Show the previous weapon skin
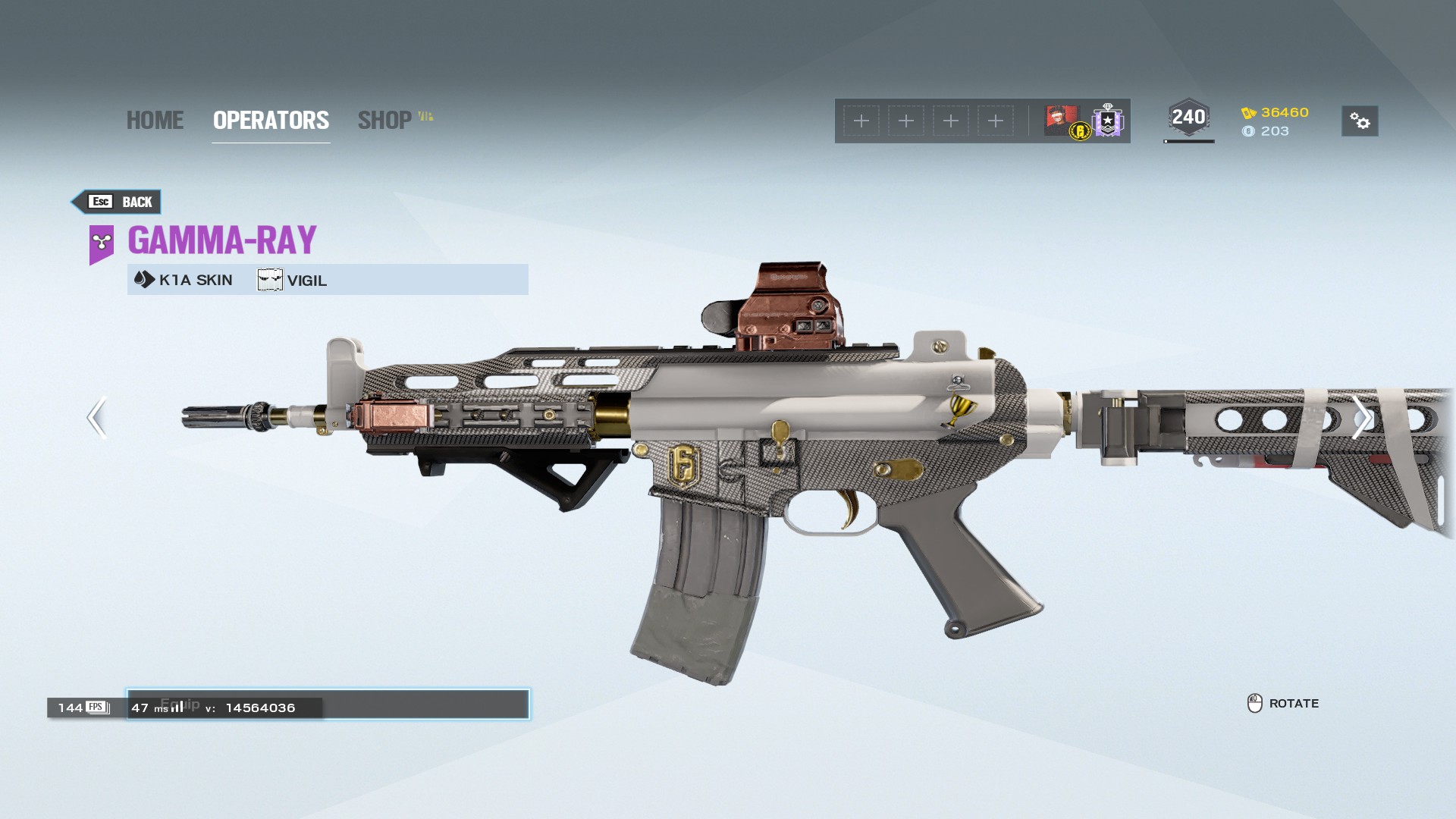Screen dimensions: 1456x819 coord(96,417)
